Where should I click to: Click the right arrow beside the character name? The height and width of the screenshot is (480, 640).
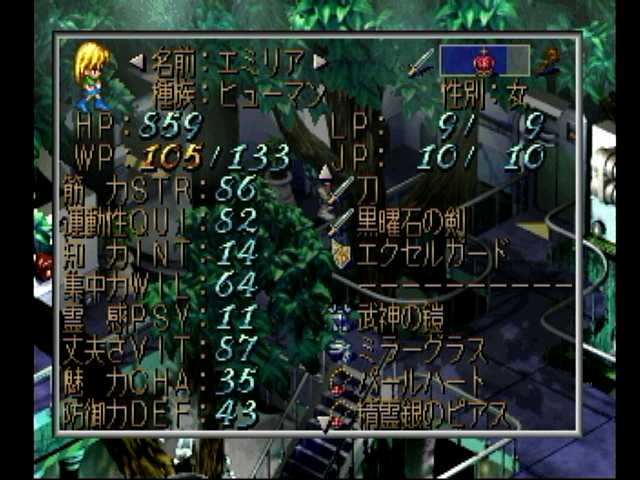tap(320, 62)
